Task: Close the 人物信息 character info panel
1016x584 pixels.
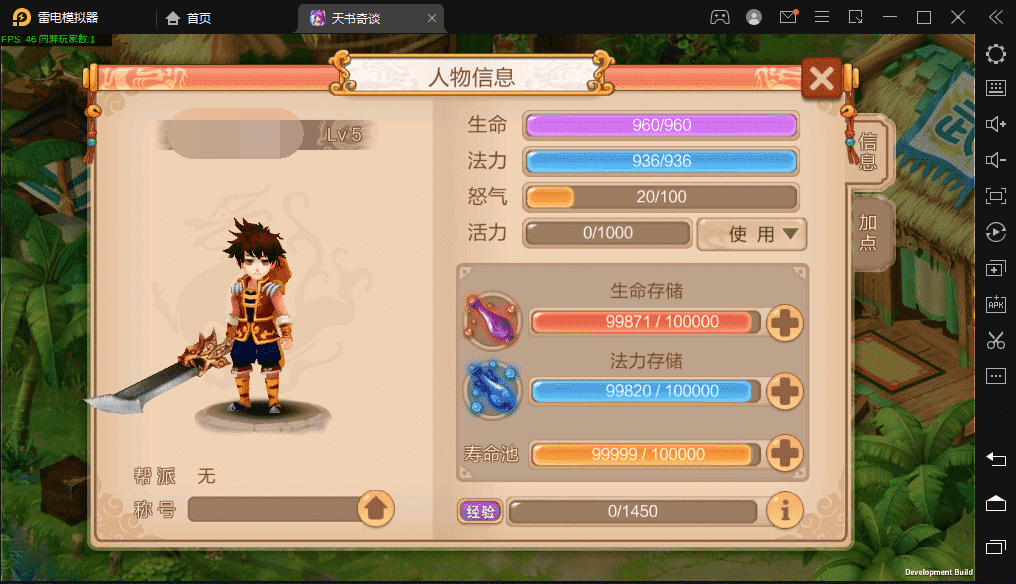Action: coord(822,78)
